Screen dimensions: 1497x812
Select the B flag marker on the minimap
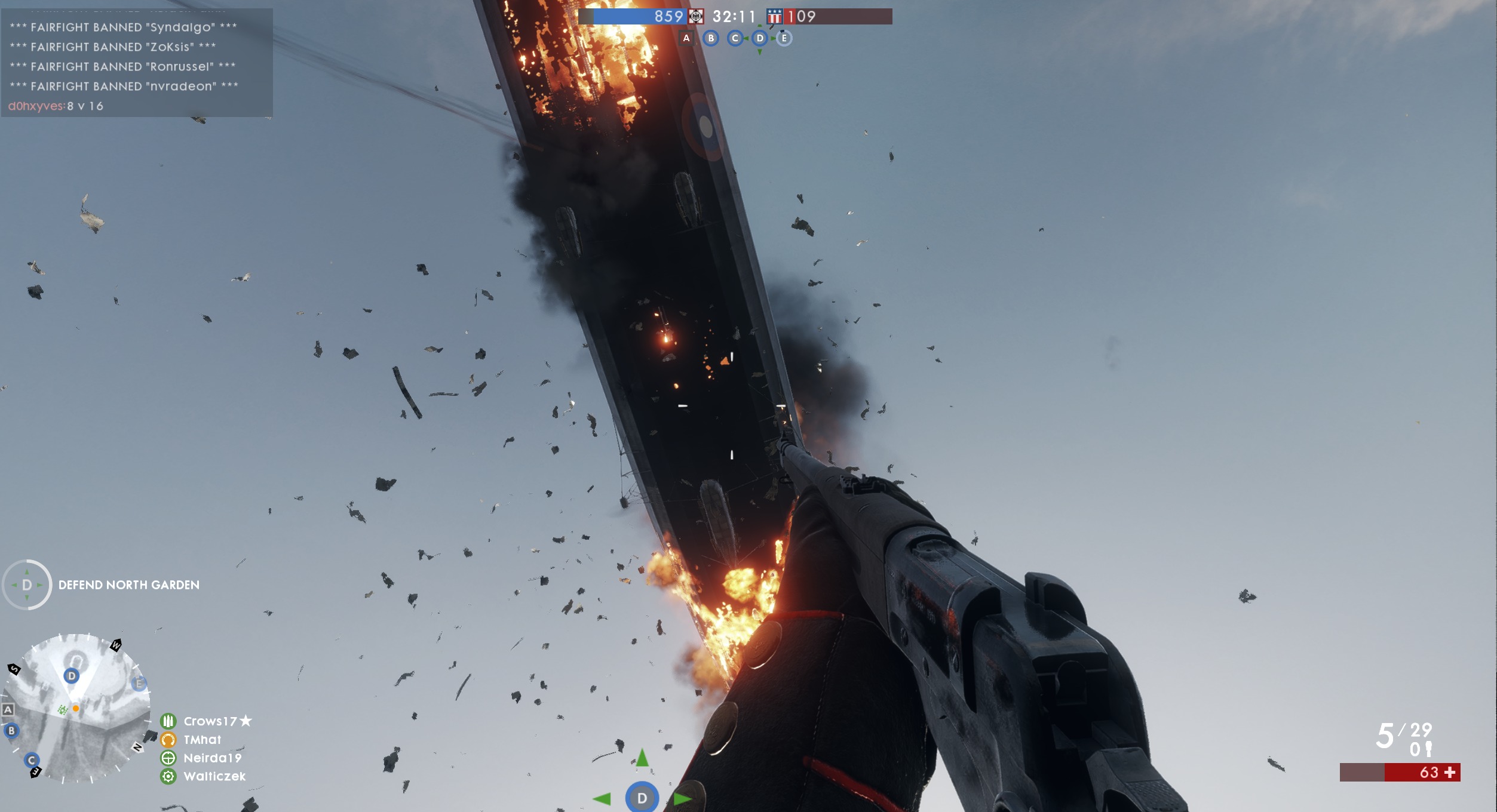point(11,730)
